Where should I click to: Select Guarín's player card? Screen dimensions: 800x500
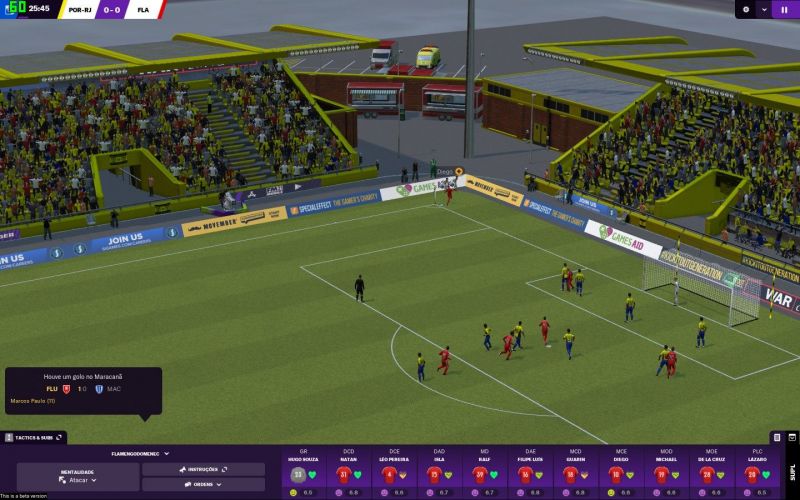pyautogui.click(x=576, y=472)
